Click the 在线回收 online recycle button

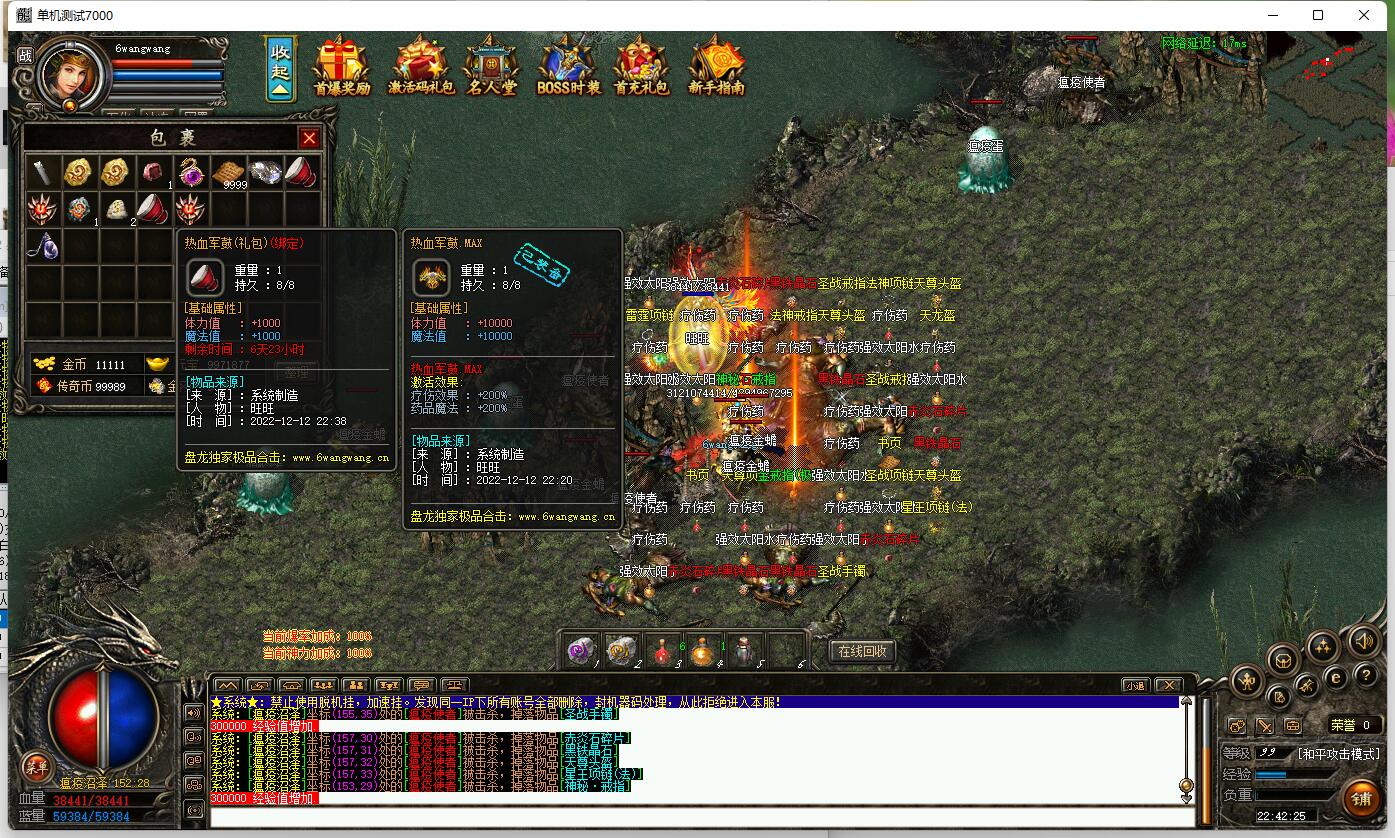click(x=862, y=651)
